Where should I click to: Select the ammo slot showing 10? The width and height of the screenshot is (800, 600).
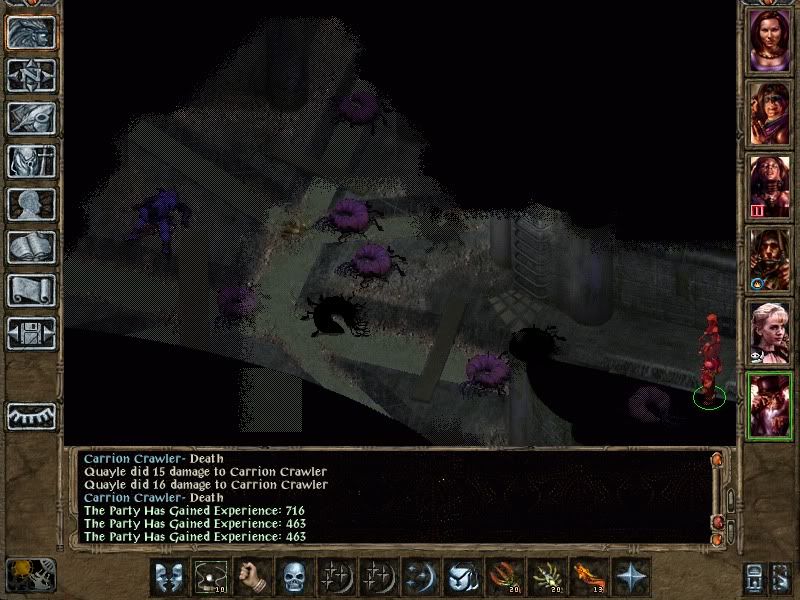(210, 577)
